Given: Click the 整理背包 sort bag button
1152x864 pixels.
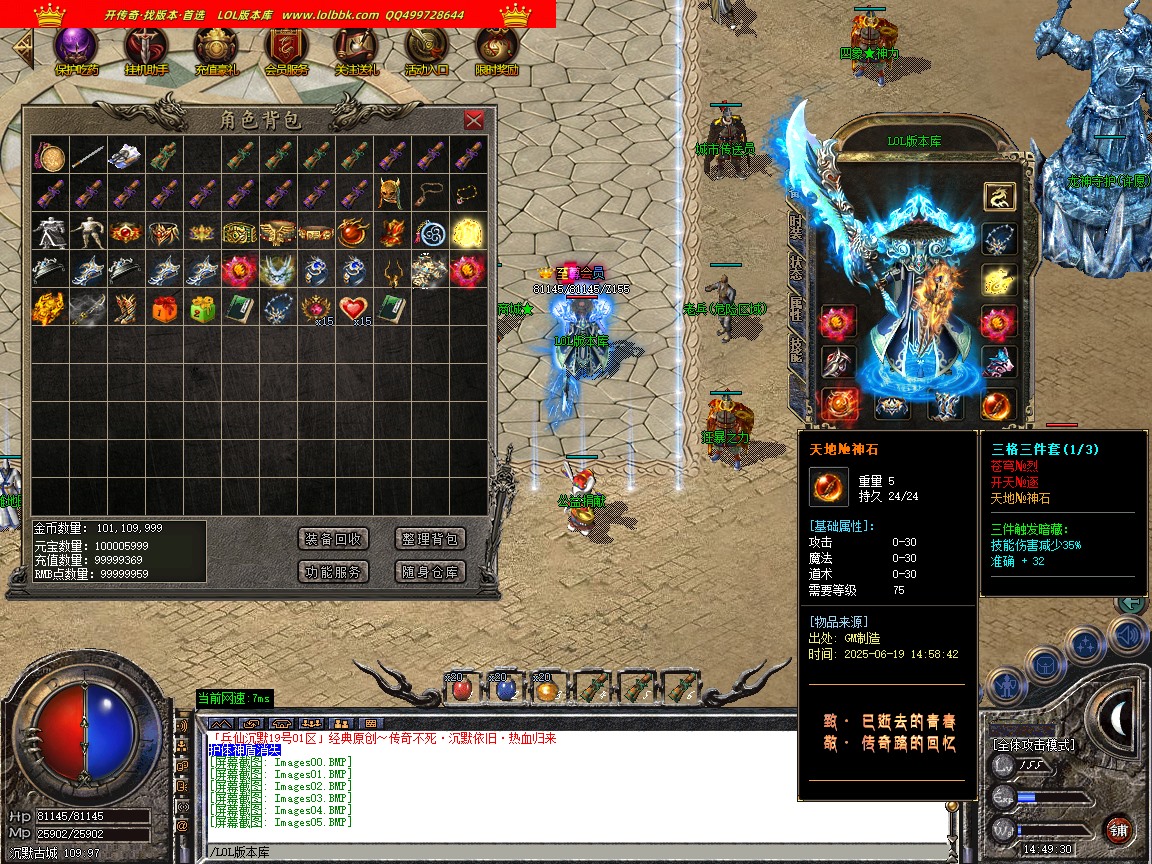Looking at the screenshot, I should click(431, 539).
